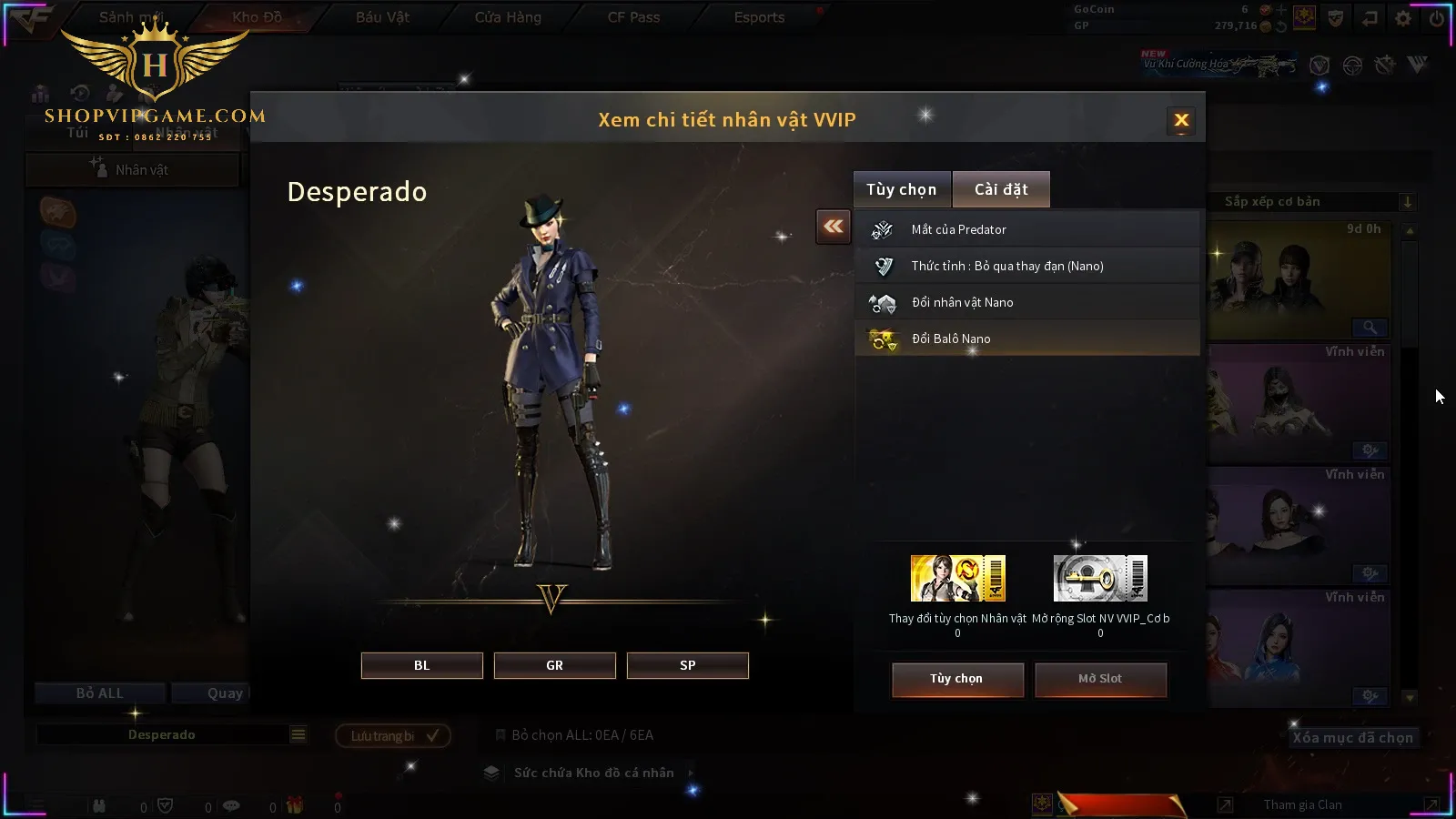This screenshot has width=1456, height=819.
Task: Click the Tùy chọn confirm button
Action: click(956, 679)
